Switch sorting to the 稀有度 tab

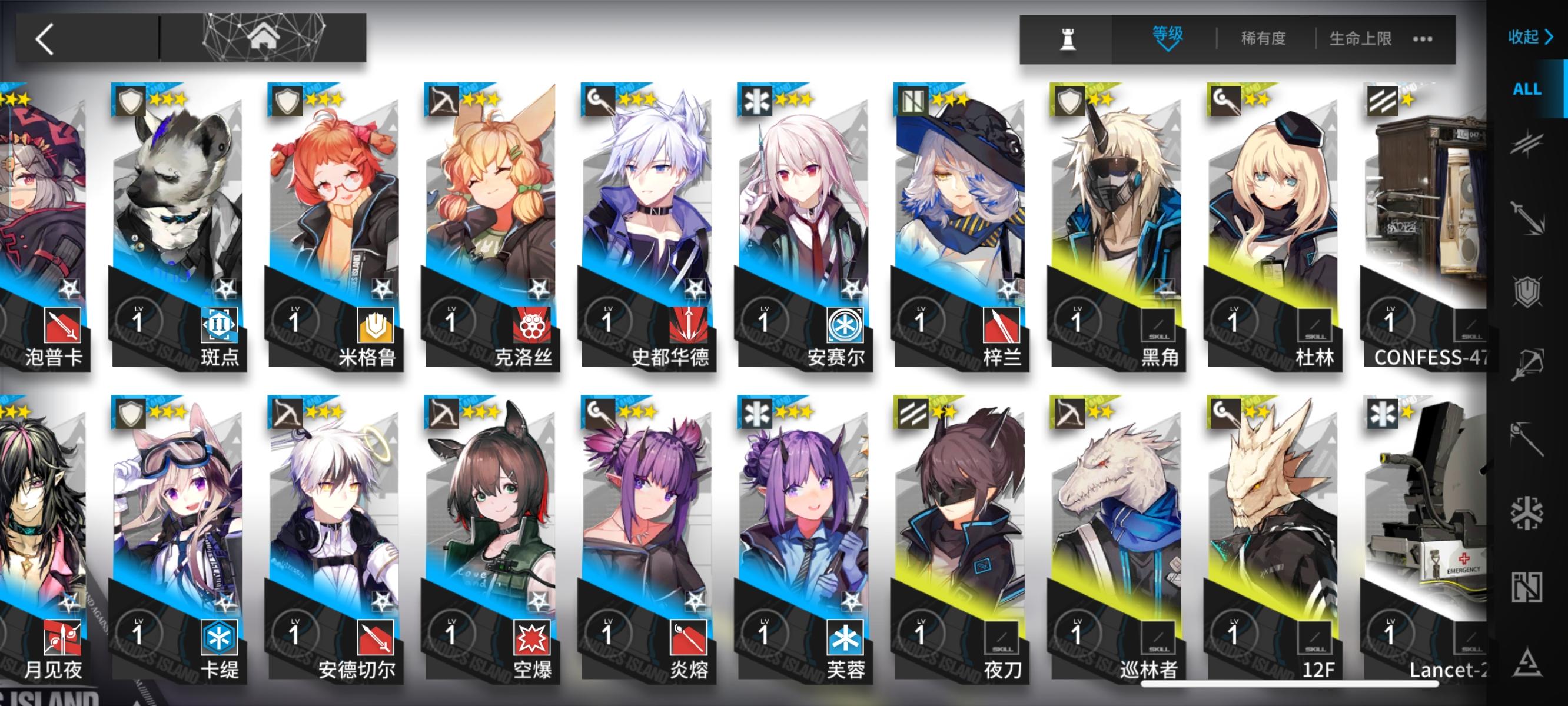tap(1263, 38)
